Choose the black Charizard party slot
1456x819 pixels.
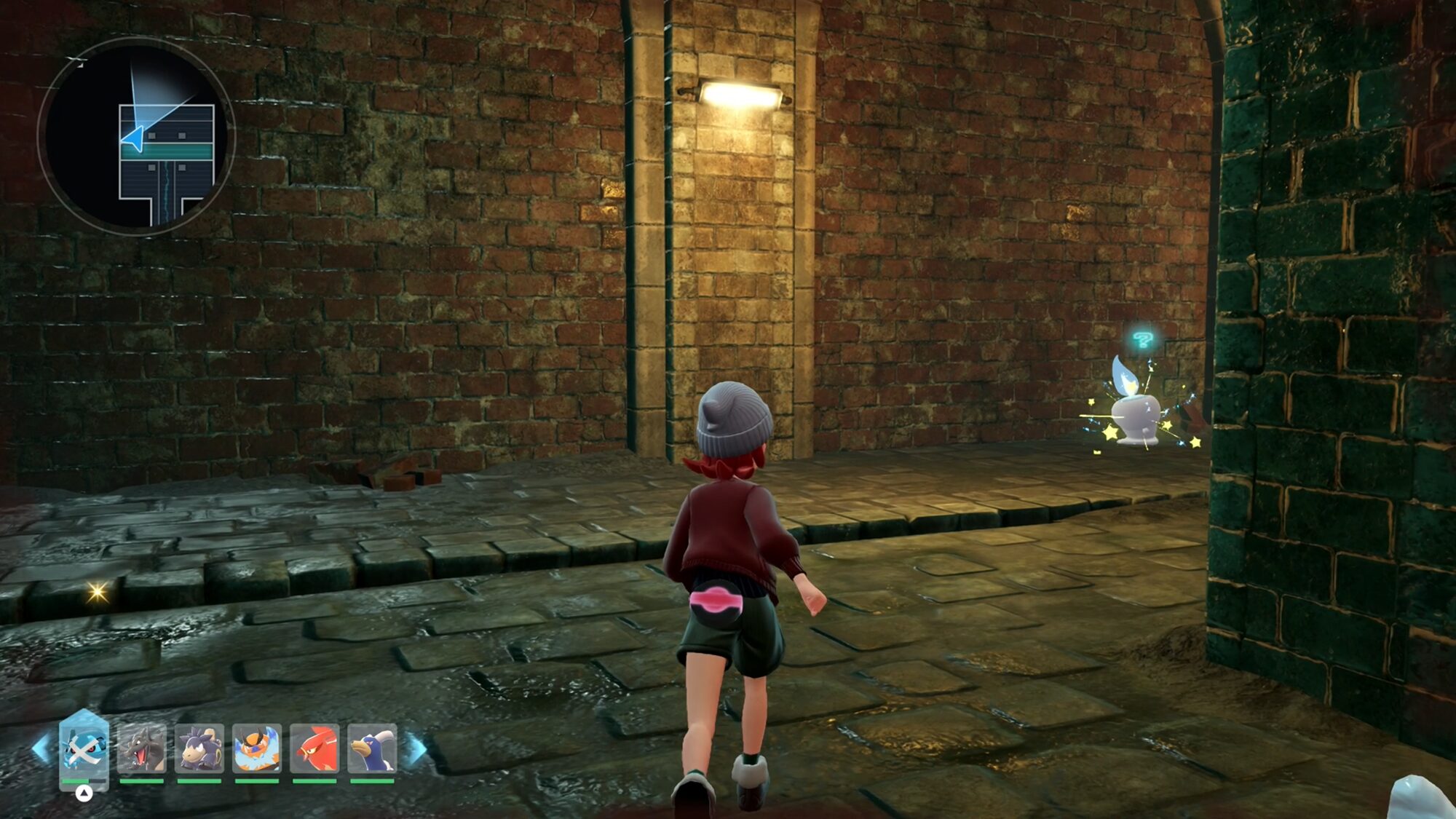point(141,748)
